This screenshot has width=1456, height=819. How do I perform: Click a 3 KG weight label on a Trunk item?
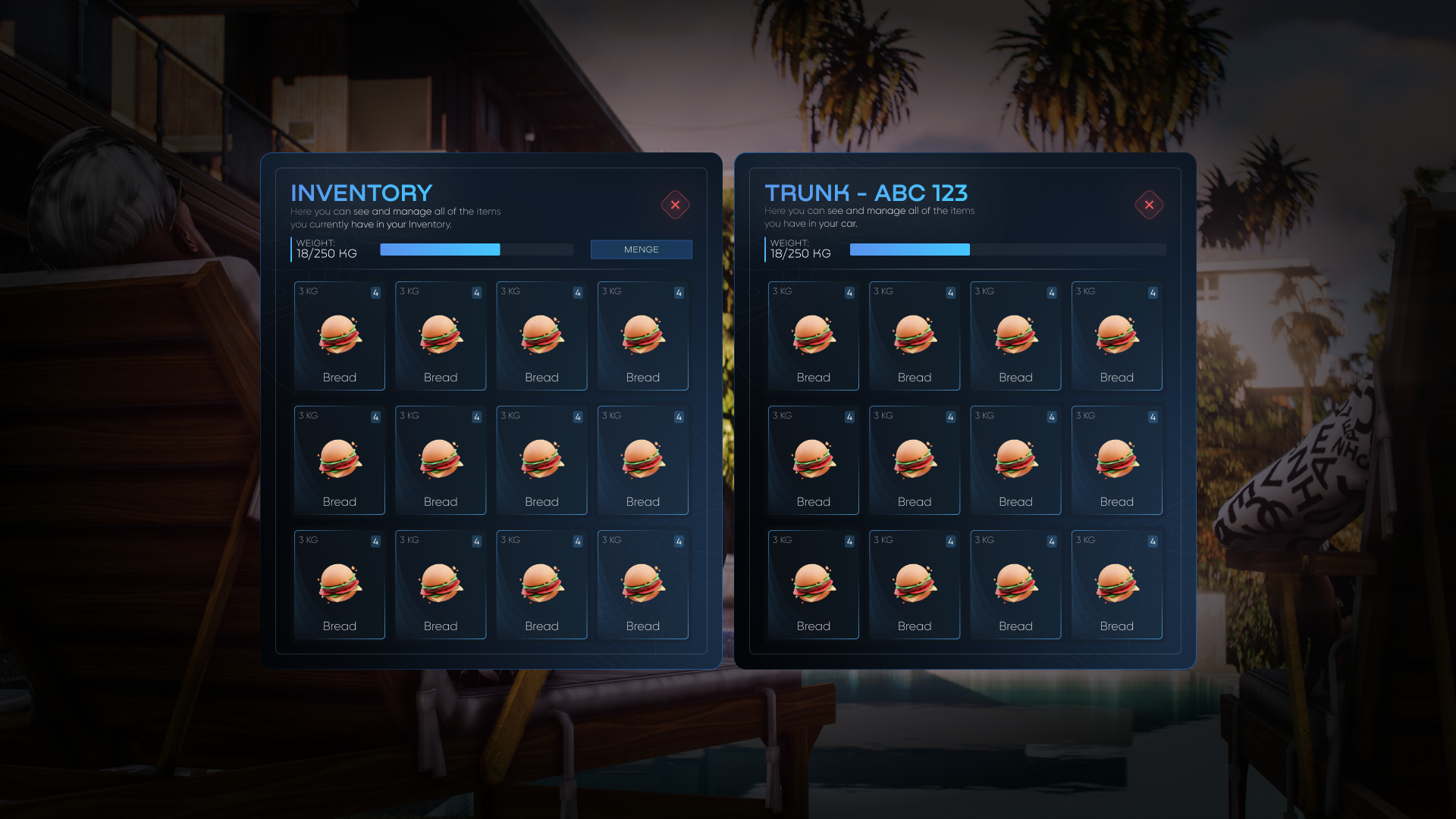(x=780, y=291)
